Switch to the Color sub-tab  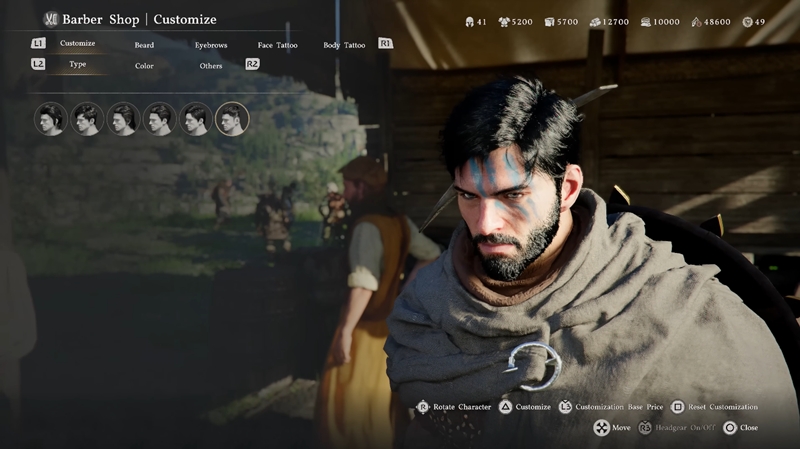pyautogui.click(x=144, y=66)
